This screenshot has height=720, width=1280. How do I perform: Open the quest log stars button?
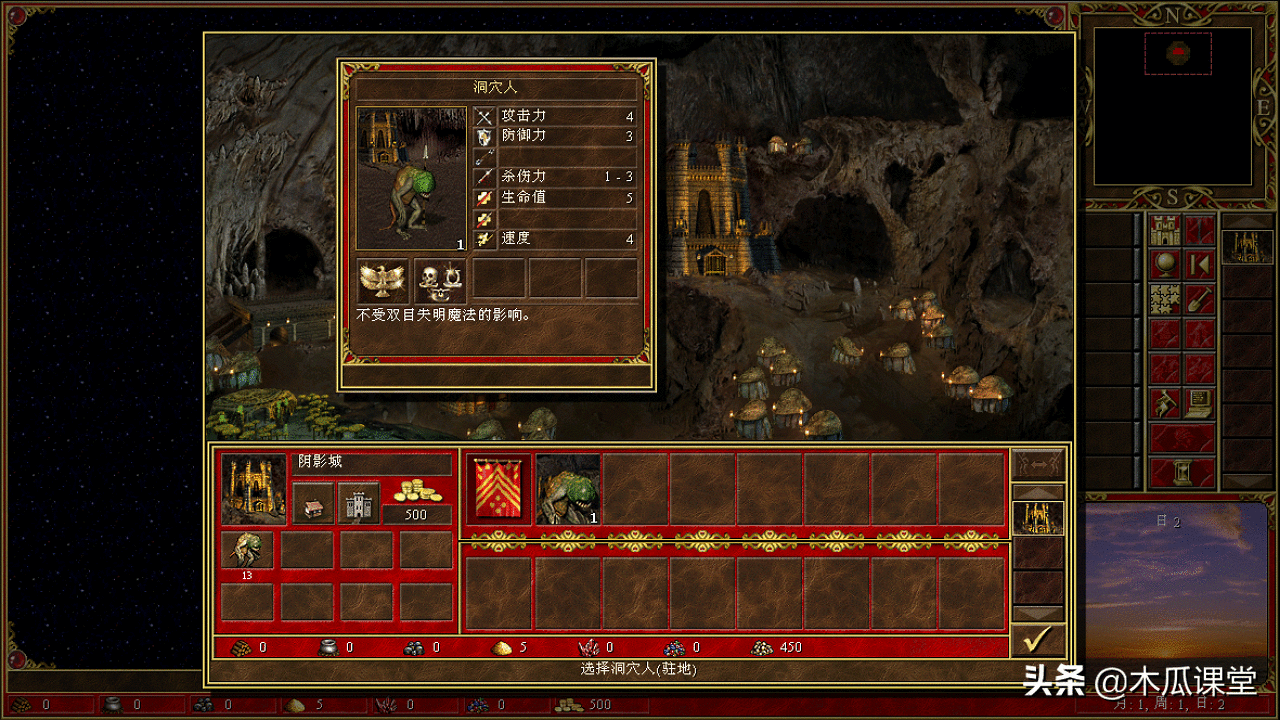1165,299
